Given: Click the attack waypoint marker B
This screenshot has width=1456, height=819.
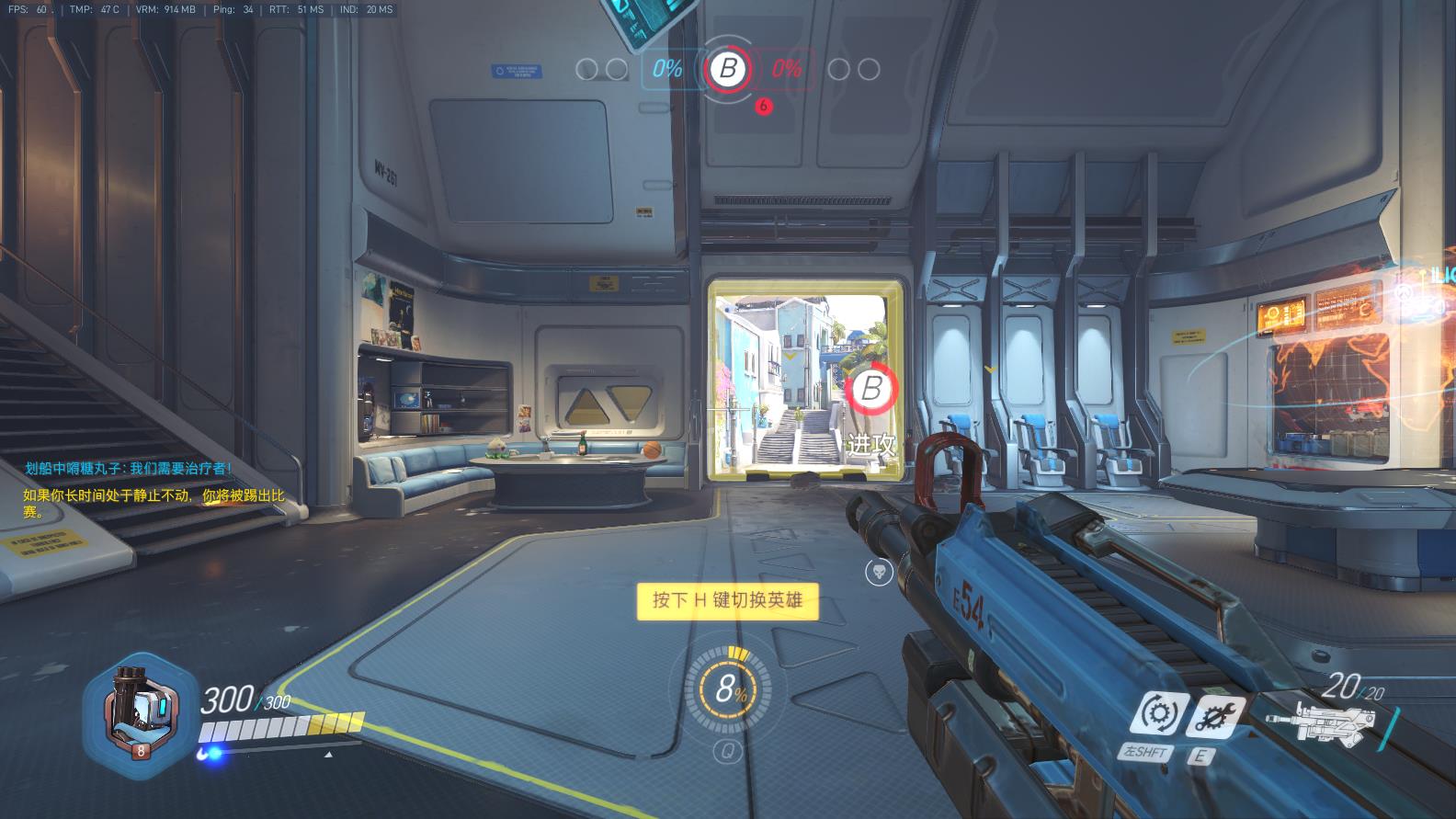Looking at the screenshot, I should 870,390.
